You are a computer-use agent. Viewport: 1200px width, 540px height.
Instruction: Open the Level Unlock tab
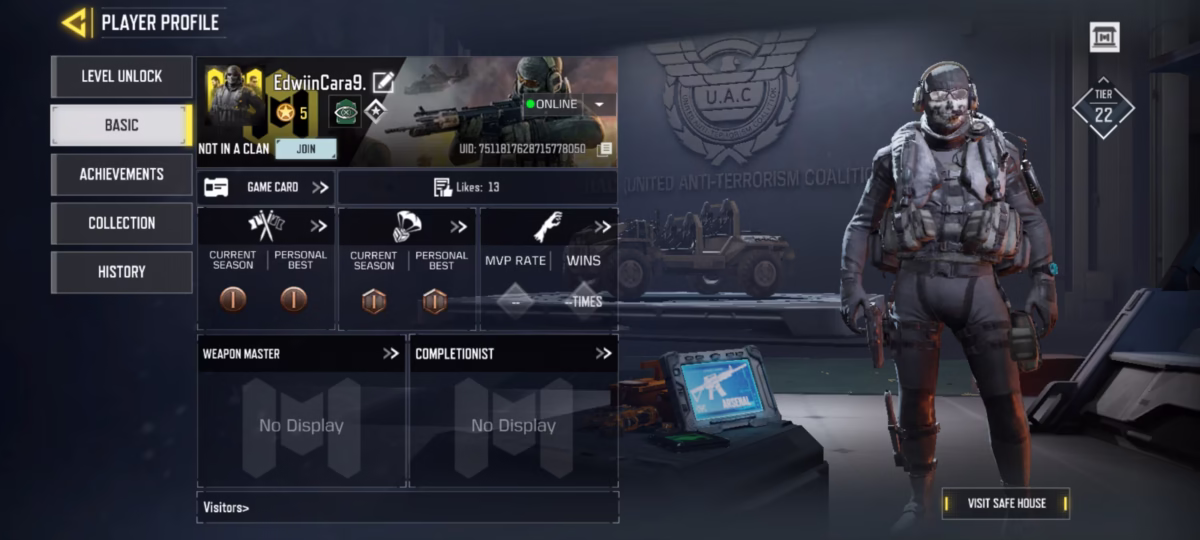pos(121,76)
